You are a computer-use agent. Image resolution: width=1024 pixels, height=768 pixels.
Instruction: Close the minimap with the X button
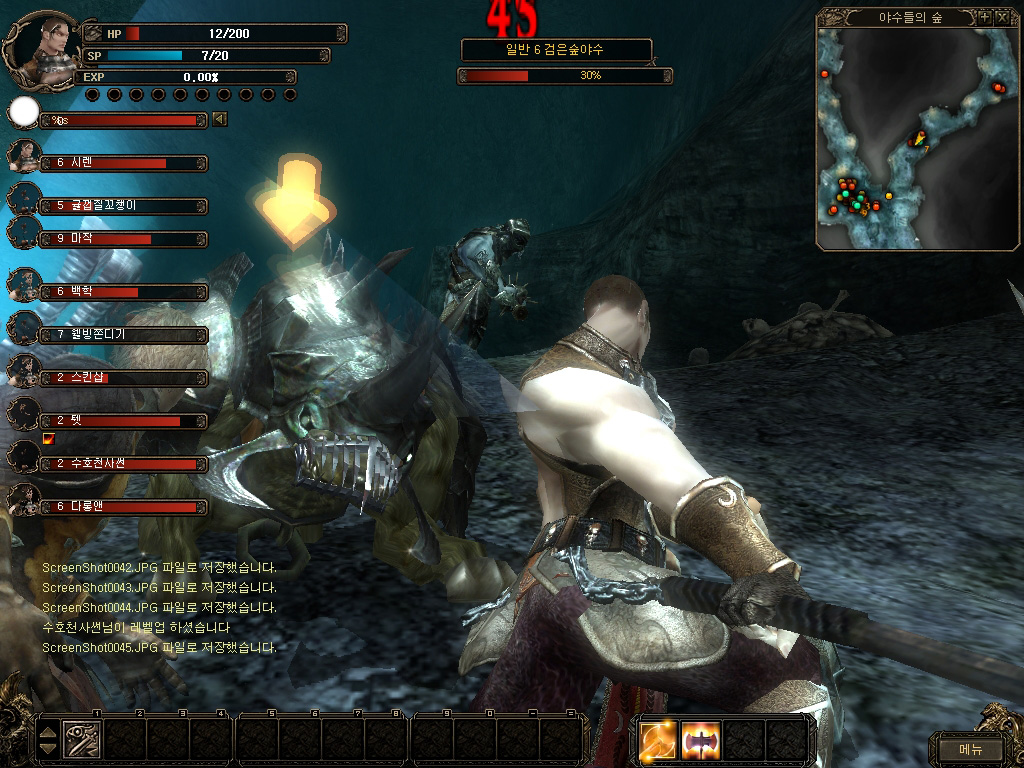[1001, 17]
